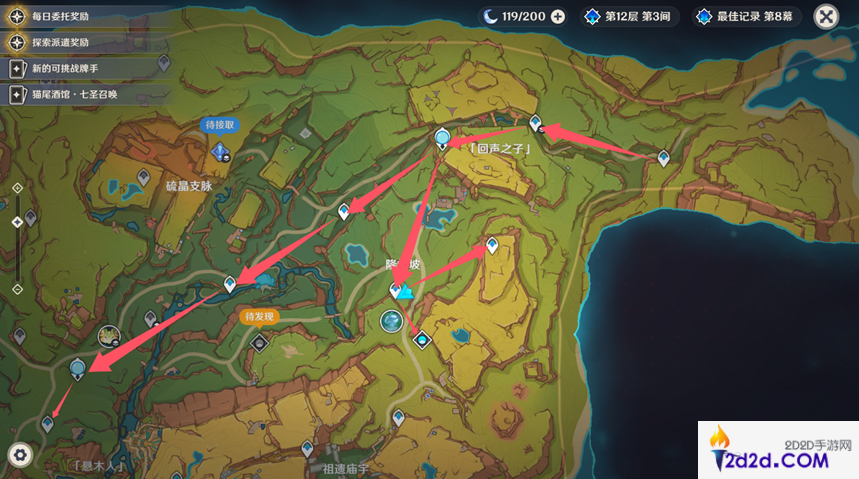Screen dimensions: 859x479
Task: Select the creature portrait marker on the map
Action: (x=109, y=336)
